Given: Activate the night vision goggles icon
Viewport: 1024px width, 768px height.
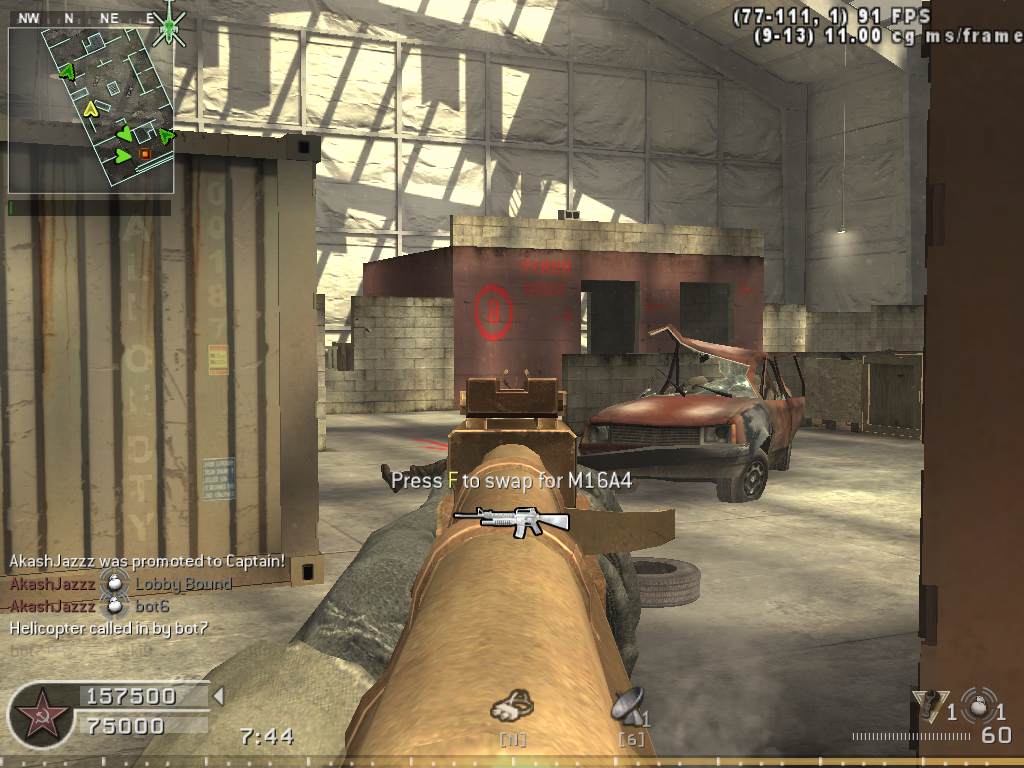Looking at the screenshot, I should click(x=511, y=706).
